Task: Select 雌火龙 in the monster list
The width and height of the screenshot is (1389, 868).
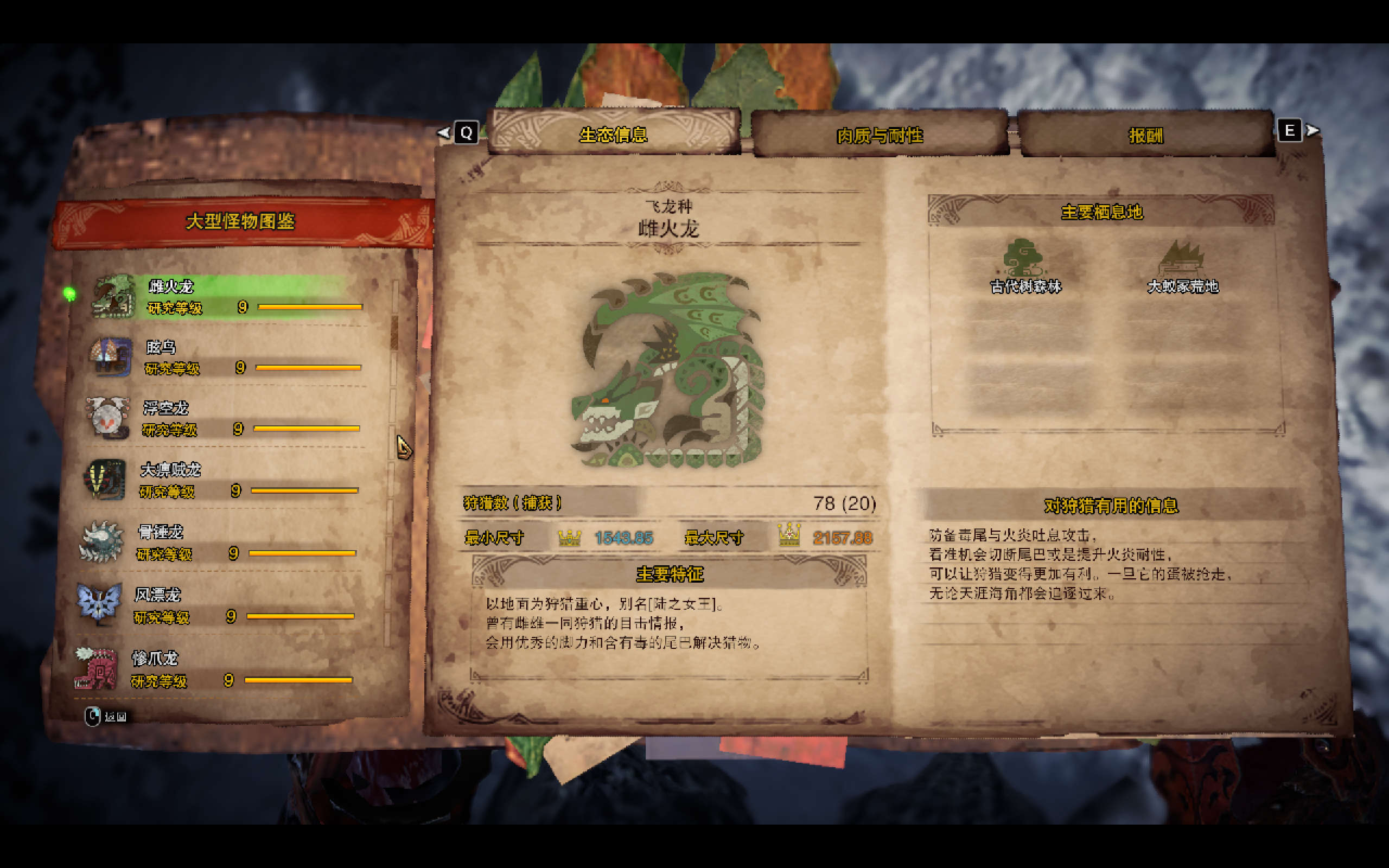Action: [230, 296]
